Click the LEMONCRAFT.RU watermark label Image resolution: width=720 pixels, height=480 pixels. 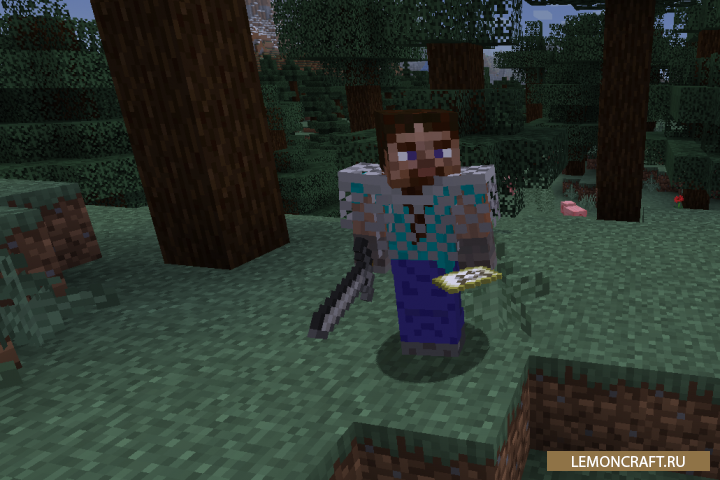click(x=628, y=461)
